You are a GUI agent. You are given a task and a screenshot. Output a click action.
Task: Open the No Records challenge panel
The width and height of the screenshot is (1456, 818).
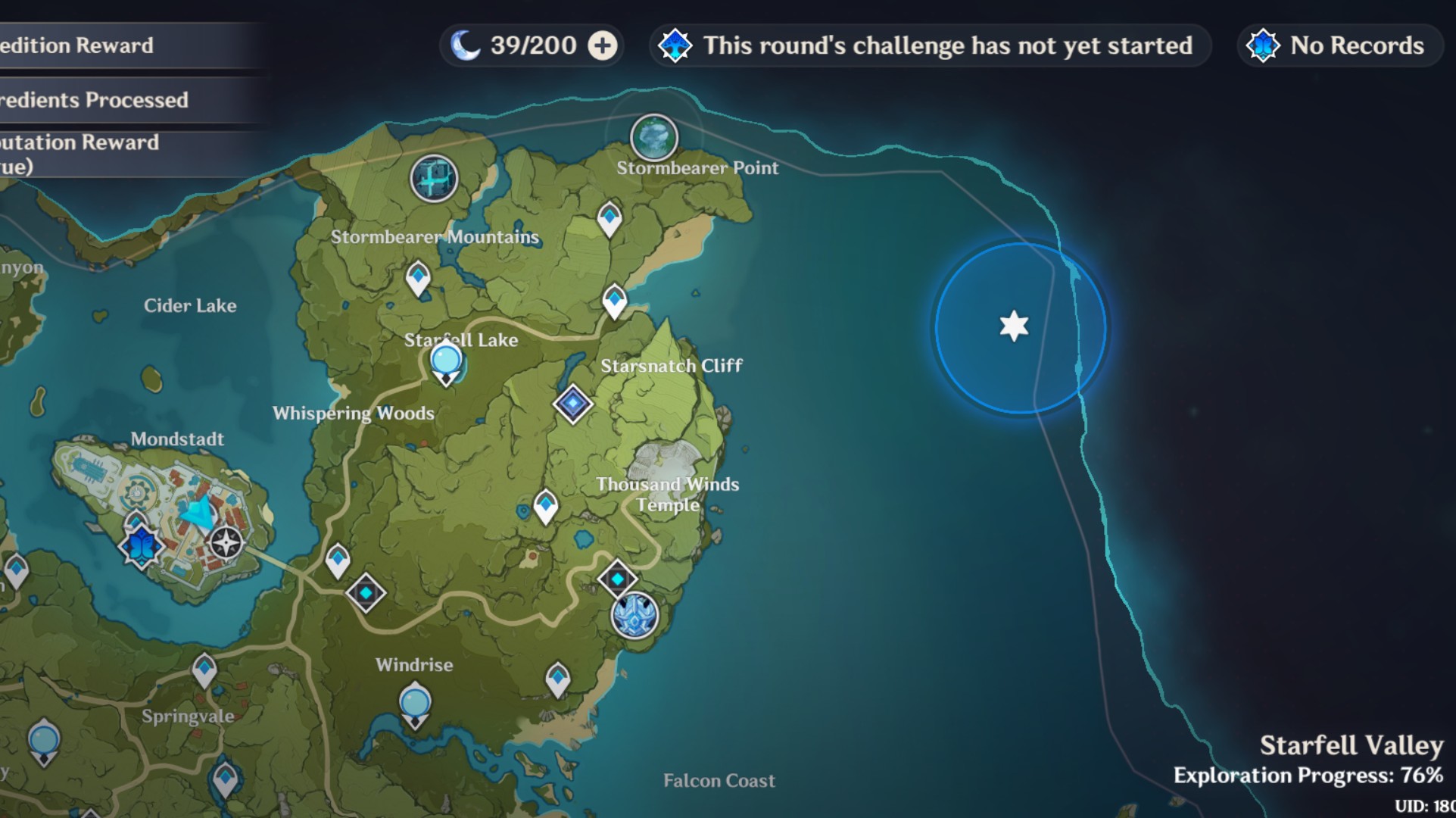tap(1337, 45)
